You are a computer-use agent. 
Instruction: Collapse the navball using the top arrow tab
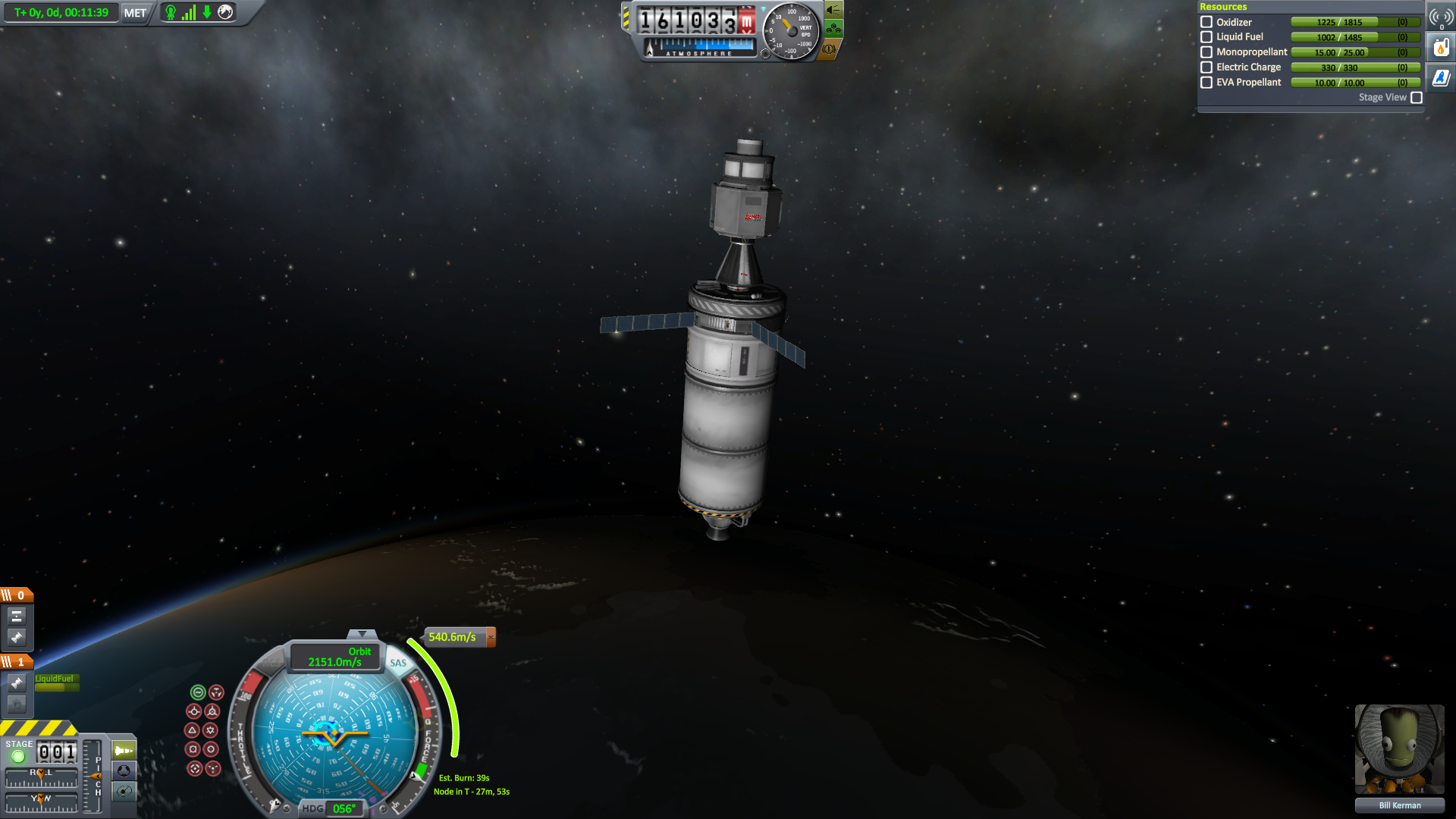tap(362, 634)
